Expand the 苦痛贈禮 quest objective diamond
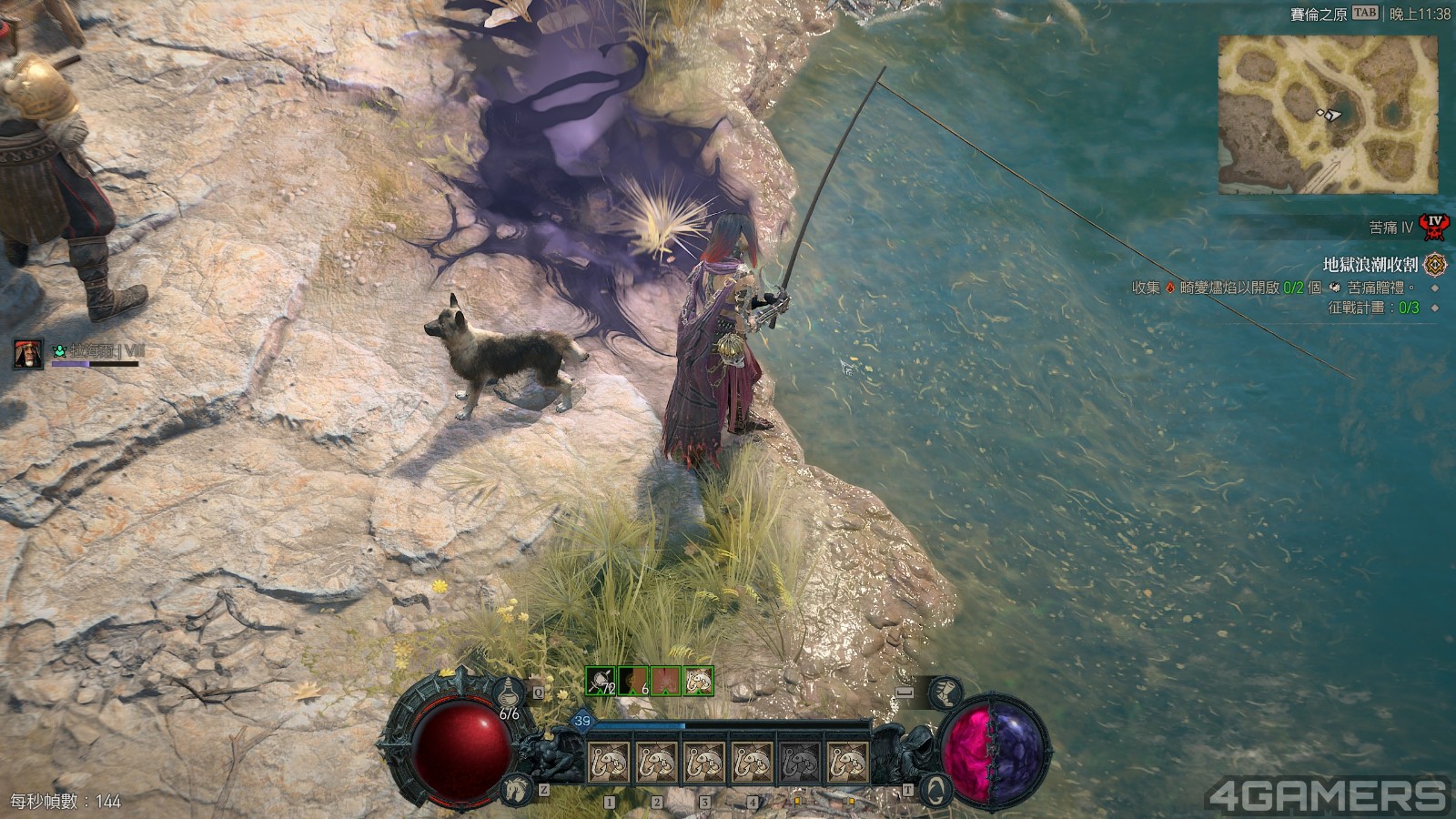 coord(1434,288)
